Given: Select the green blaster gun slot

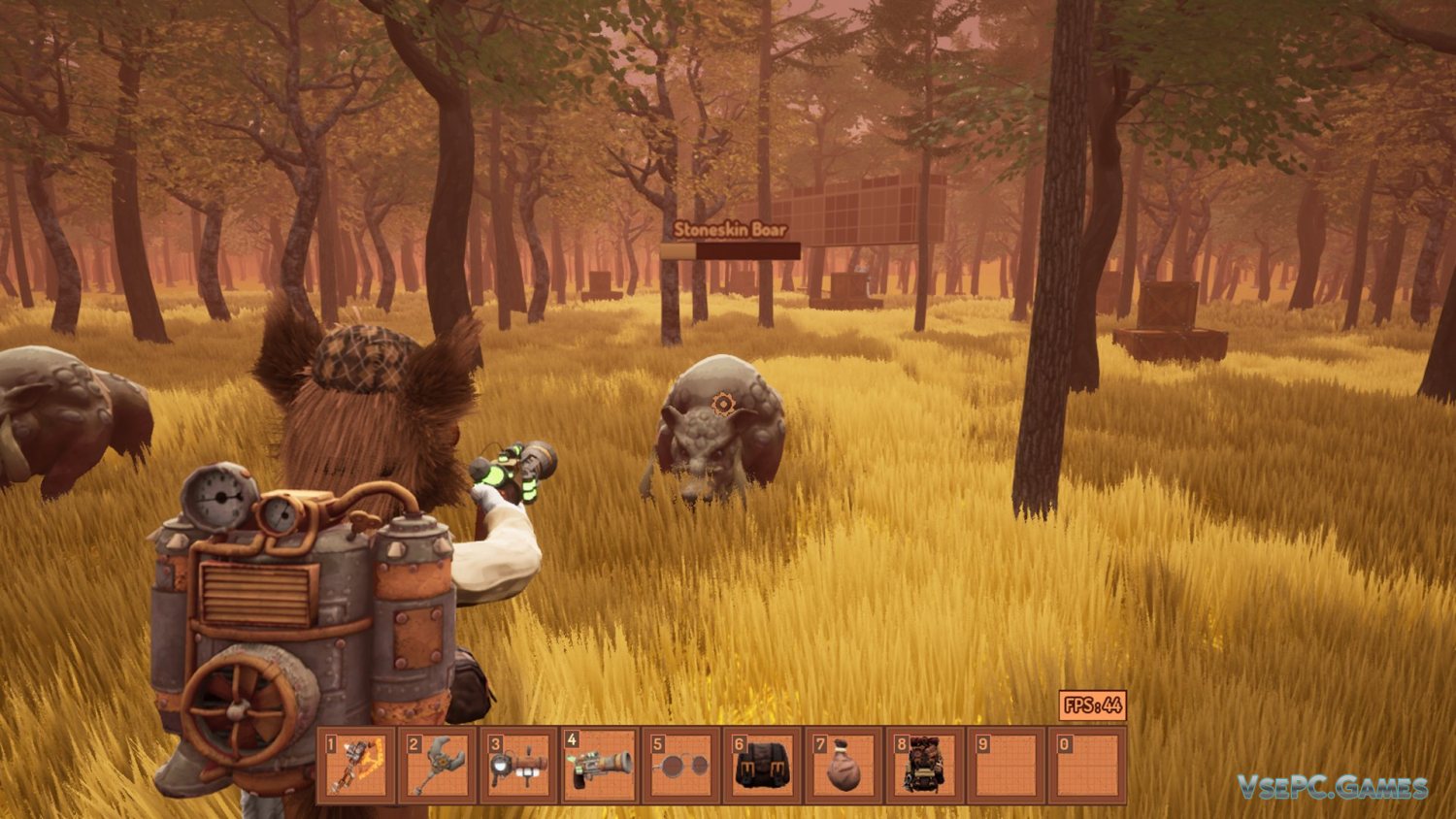Looking at the screenshot, I should pos(600,765).
